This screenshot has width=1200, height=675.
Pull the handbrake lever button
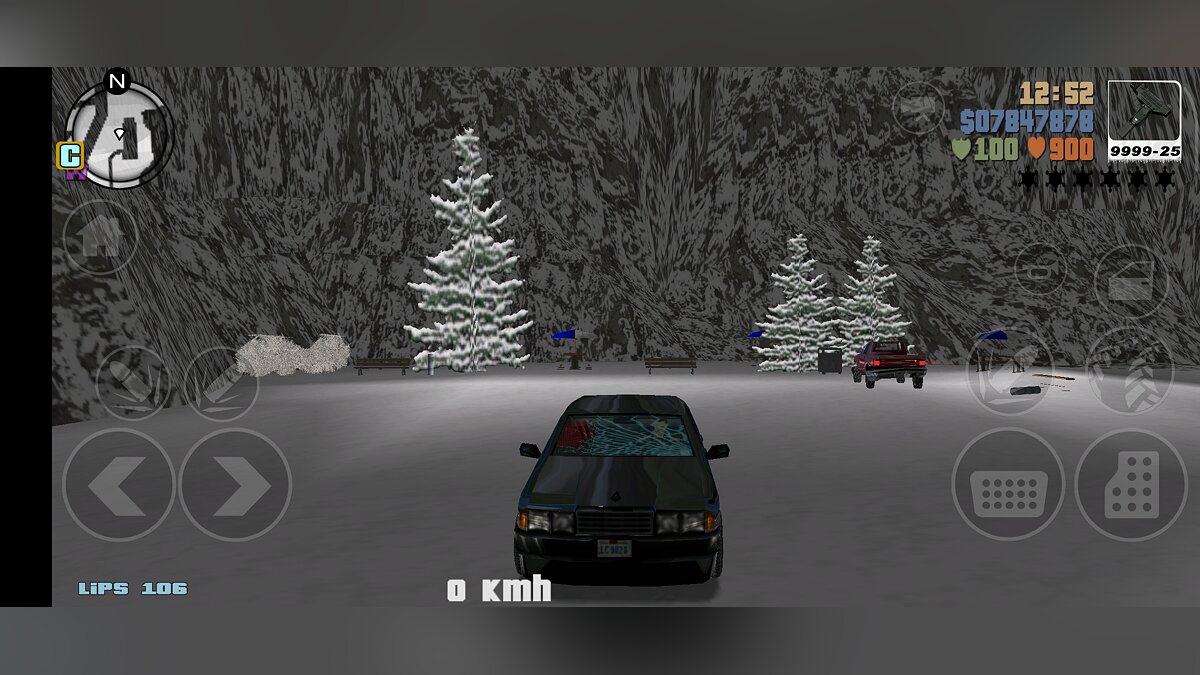(x=1009, y=370)
